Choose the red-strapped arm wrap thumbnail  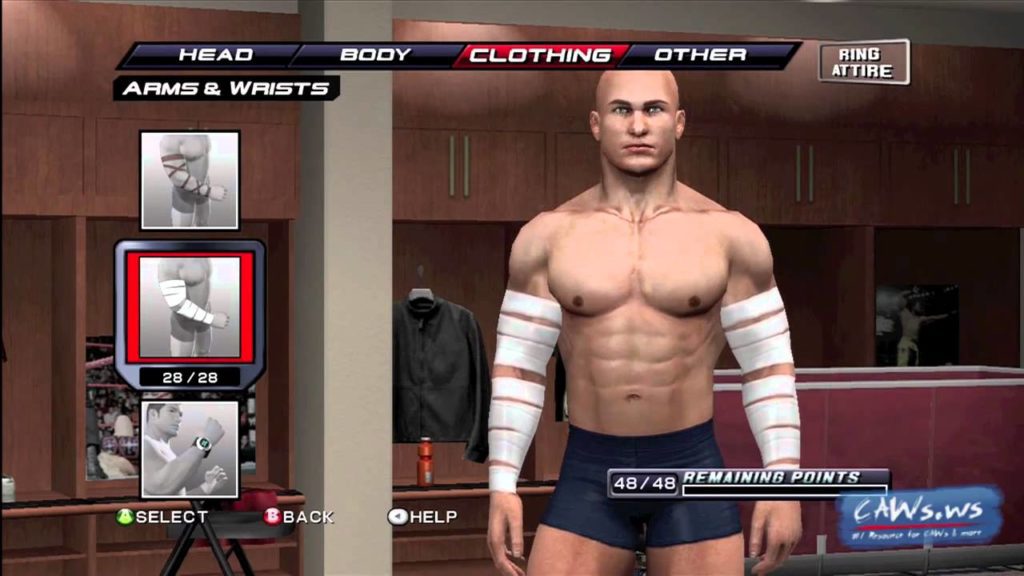pyautogui.click(x=190, y=180)
